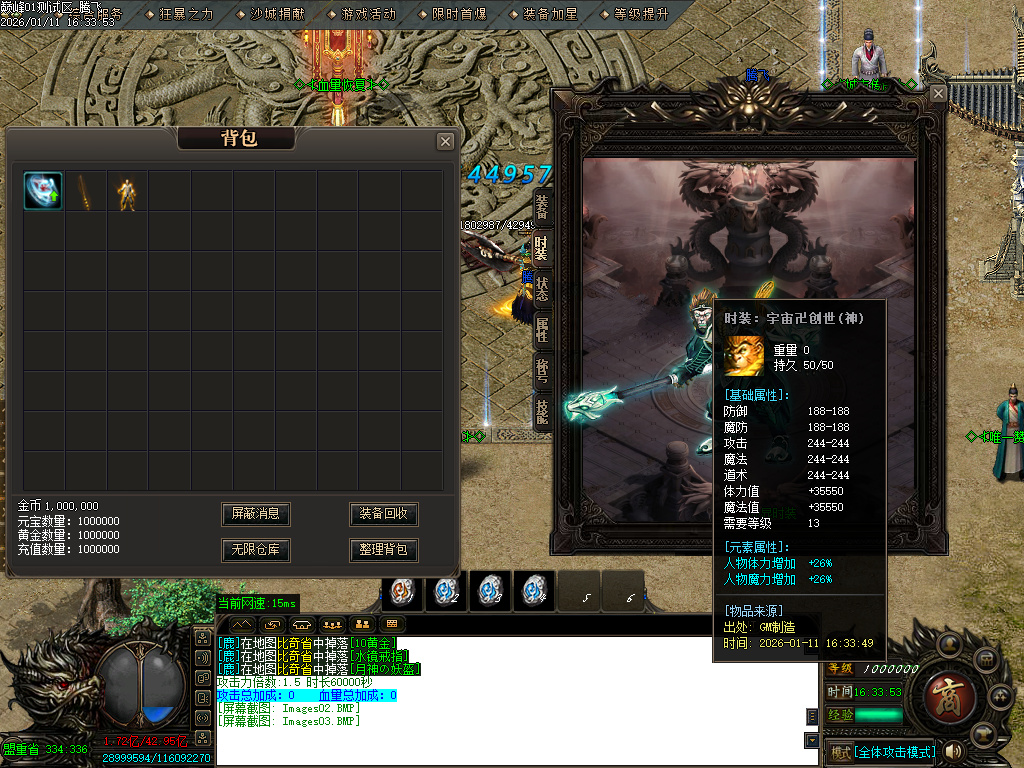
Task: Close the 背包 backpack window
Action: tap(445, 142)
